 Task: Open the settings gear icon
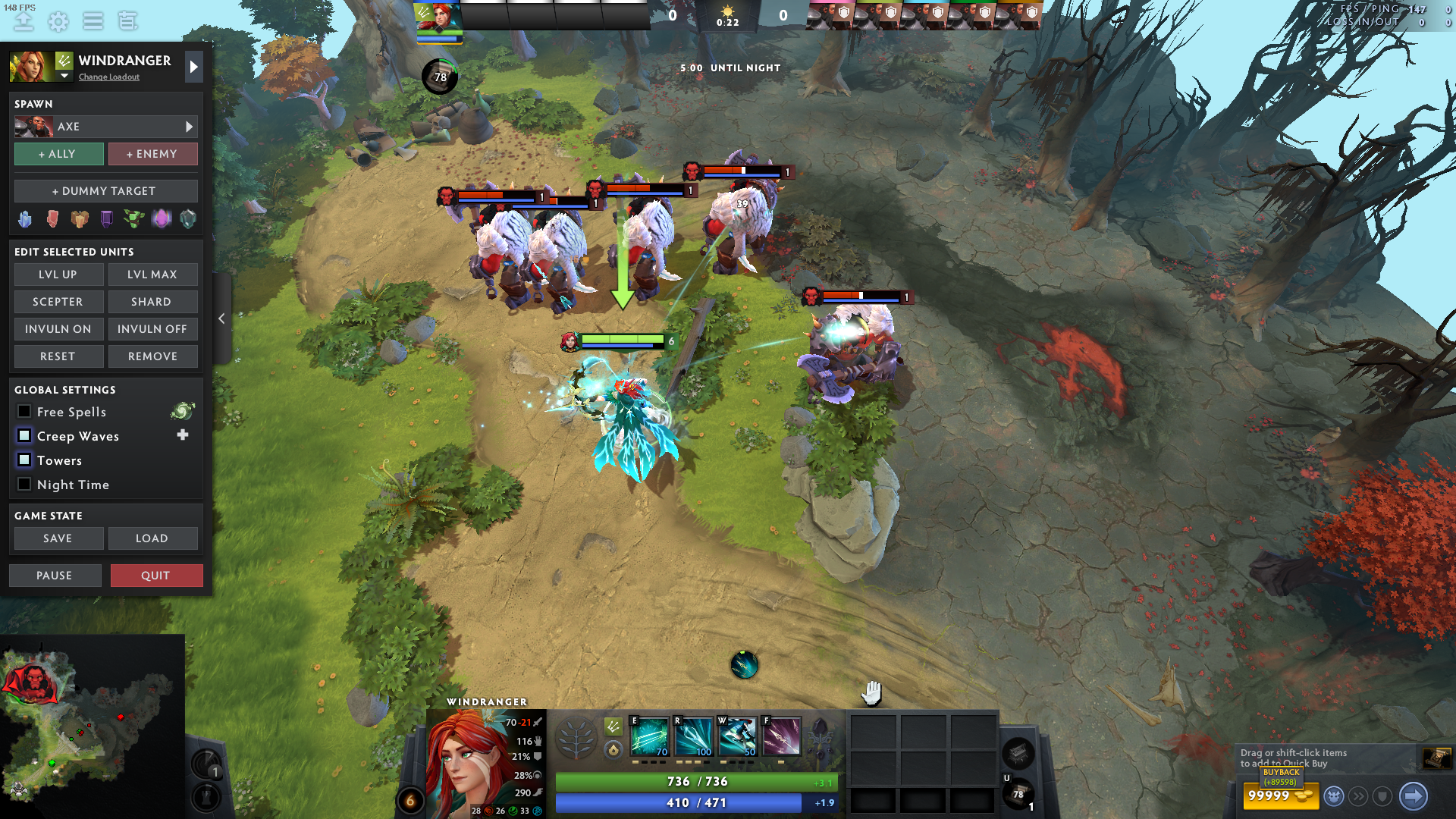click(x=58, y=21)
